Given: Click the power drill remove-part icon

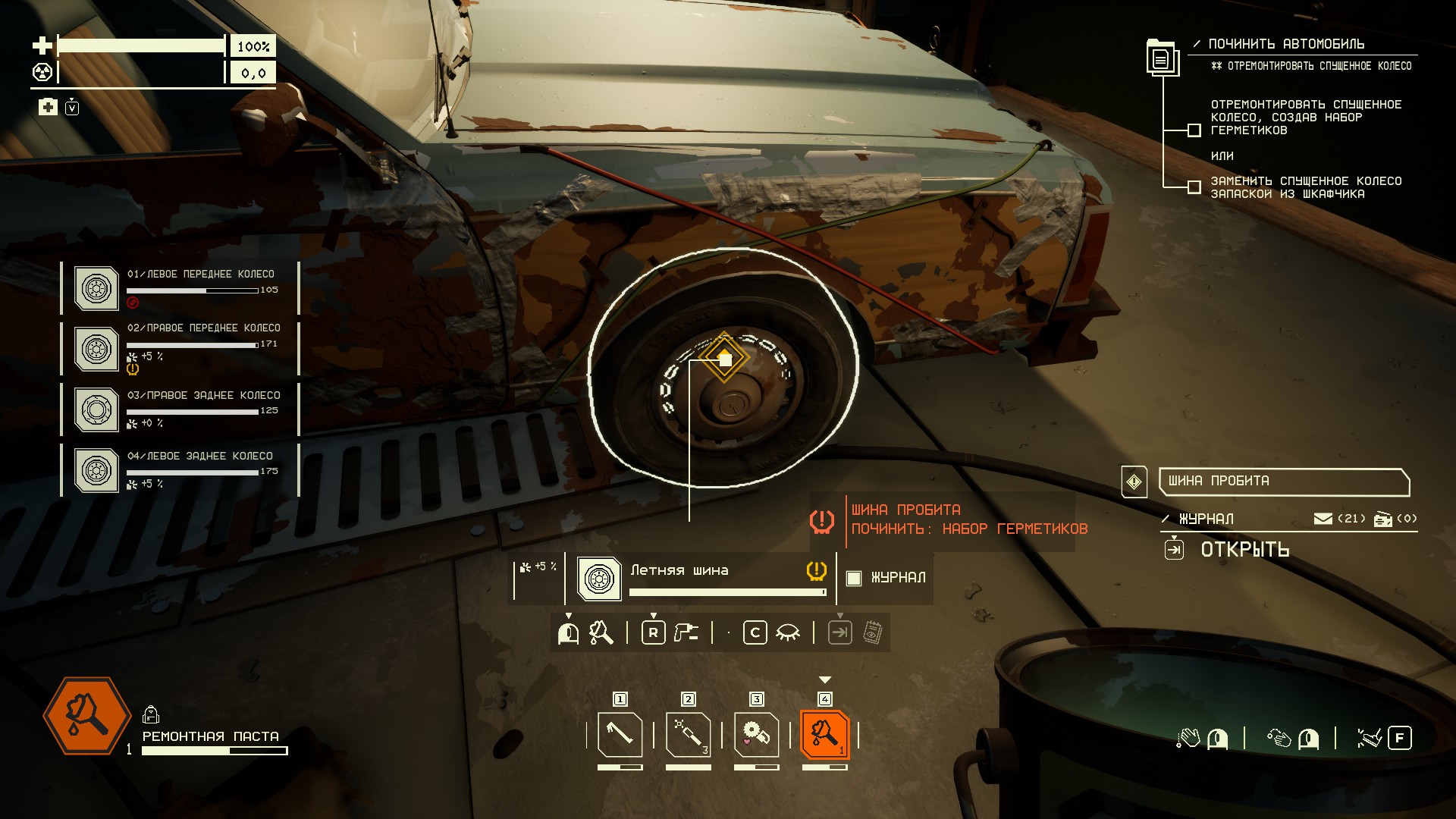Looking at the screenshot, I should point(686,632).
